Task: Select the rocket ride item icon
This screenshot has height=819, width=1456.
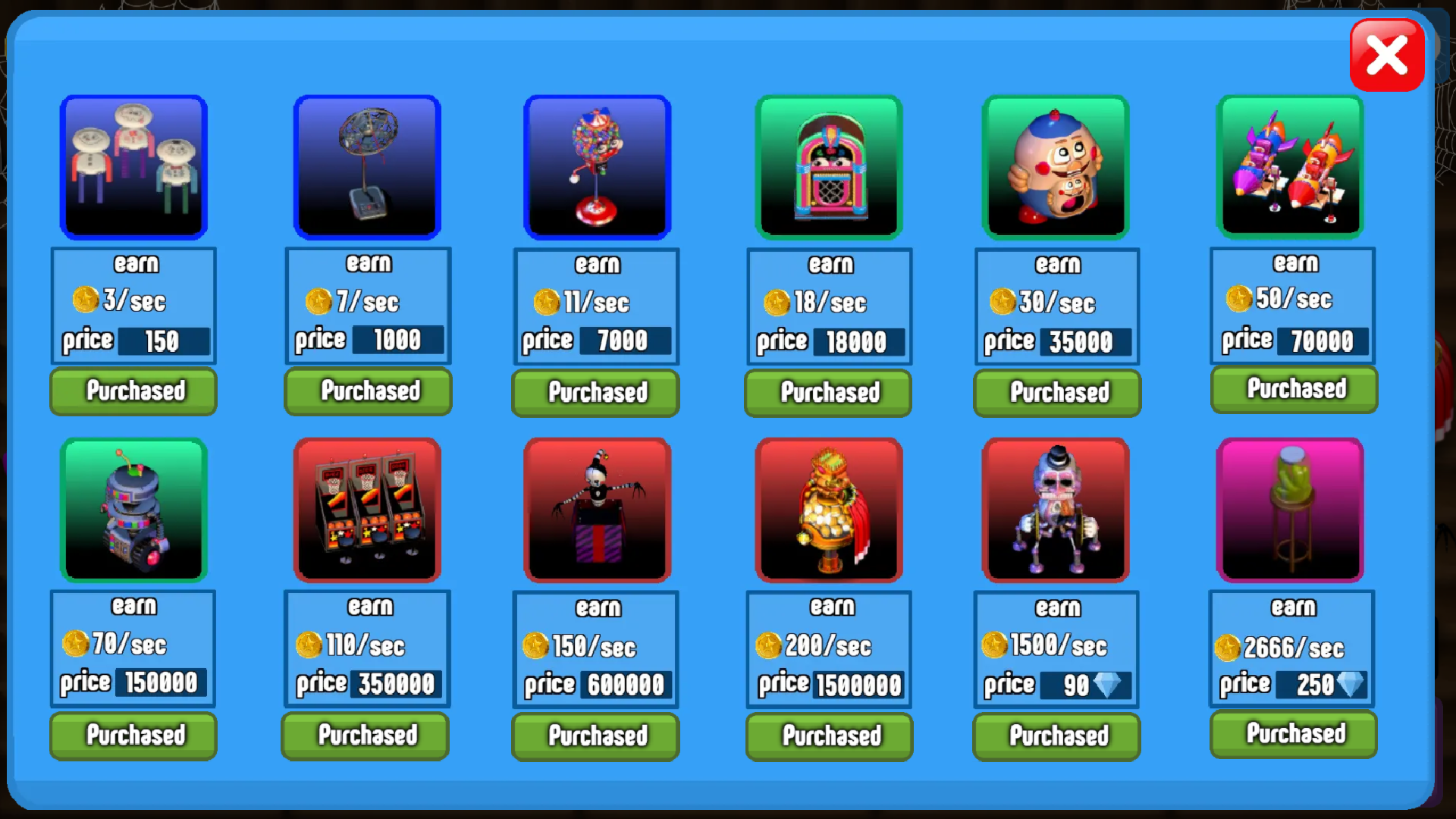Action: point(1289,166)
